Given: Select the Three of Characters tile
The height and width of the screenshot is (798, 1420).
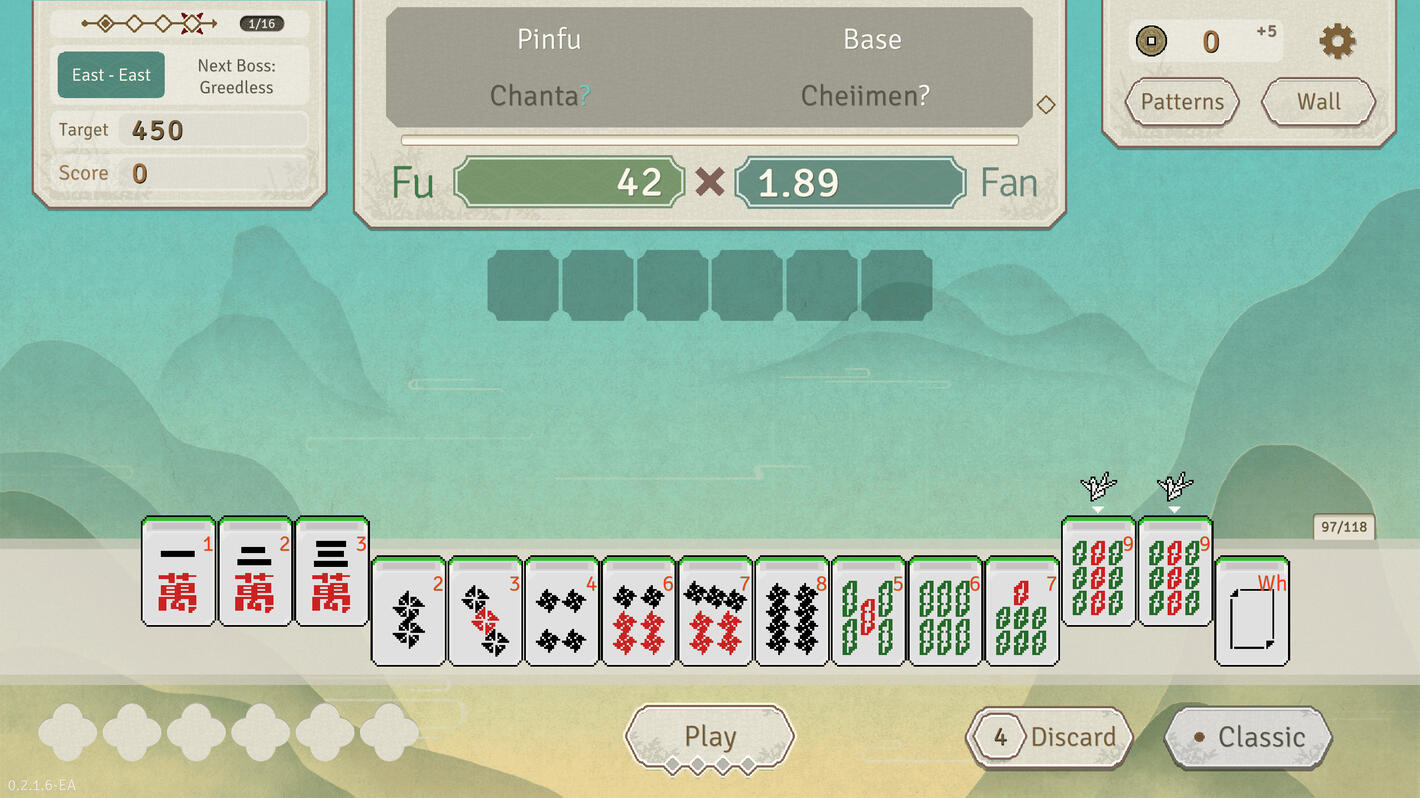Looking at the screenshot, I should 332,573.
